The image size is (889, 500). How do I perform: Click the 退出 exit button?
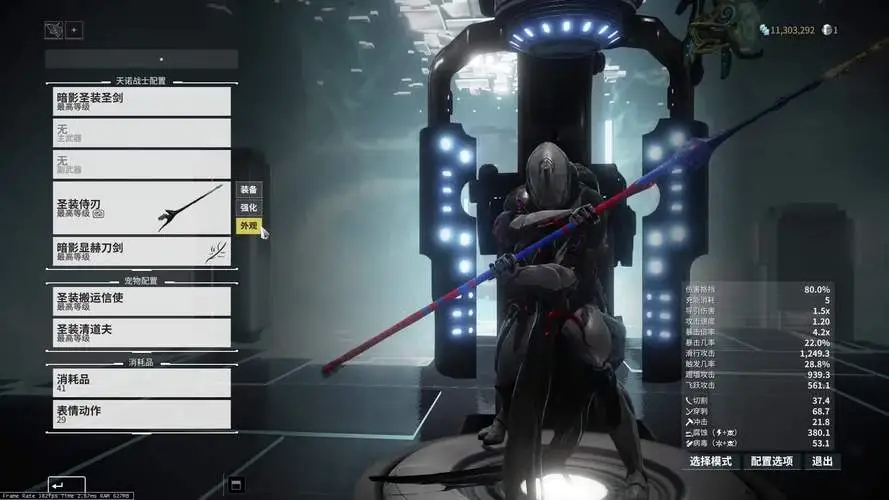(x=822, y=462)
